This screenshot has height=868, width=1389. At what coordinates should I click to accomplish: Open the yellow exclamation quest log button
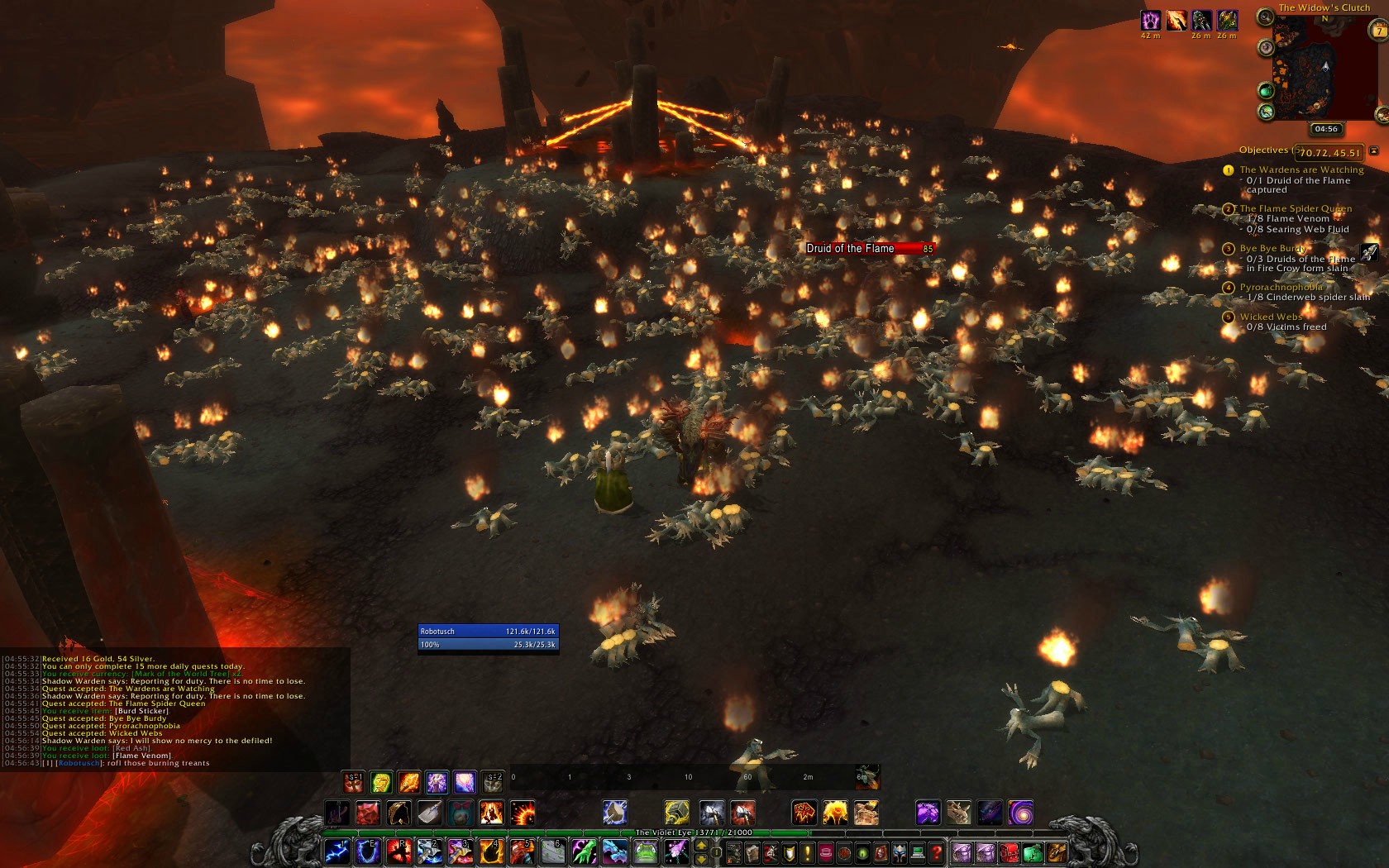click(808, 851)
